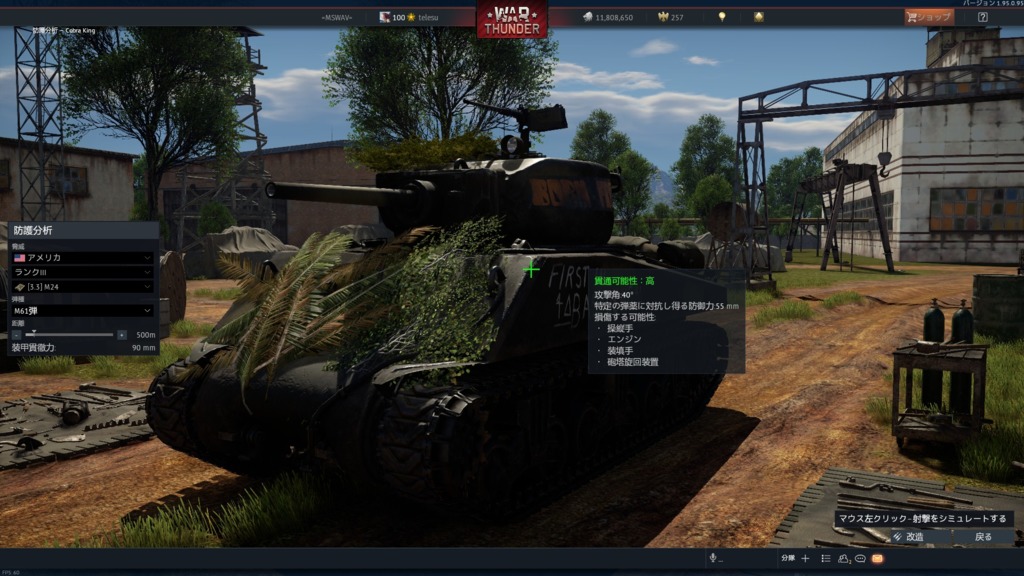Open the help question mark button
Image resolution: width=1024 pixels, height=576 pixels.
coord(983,17)
